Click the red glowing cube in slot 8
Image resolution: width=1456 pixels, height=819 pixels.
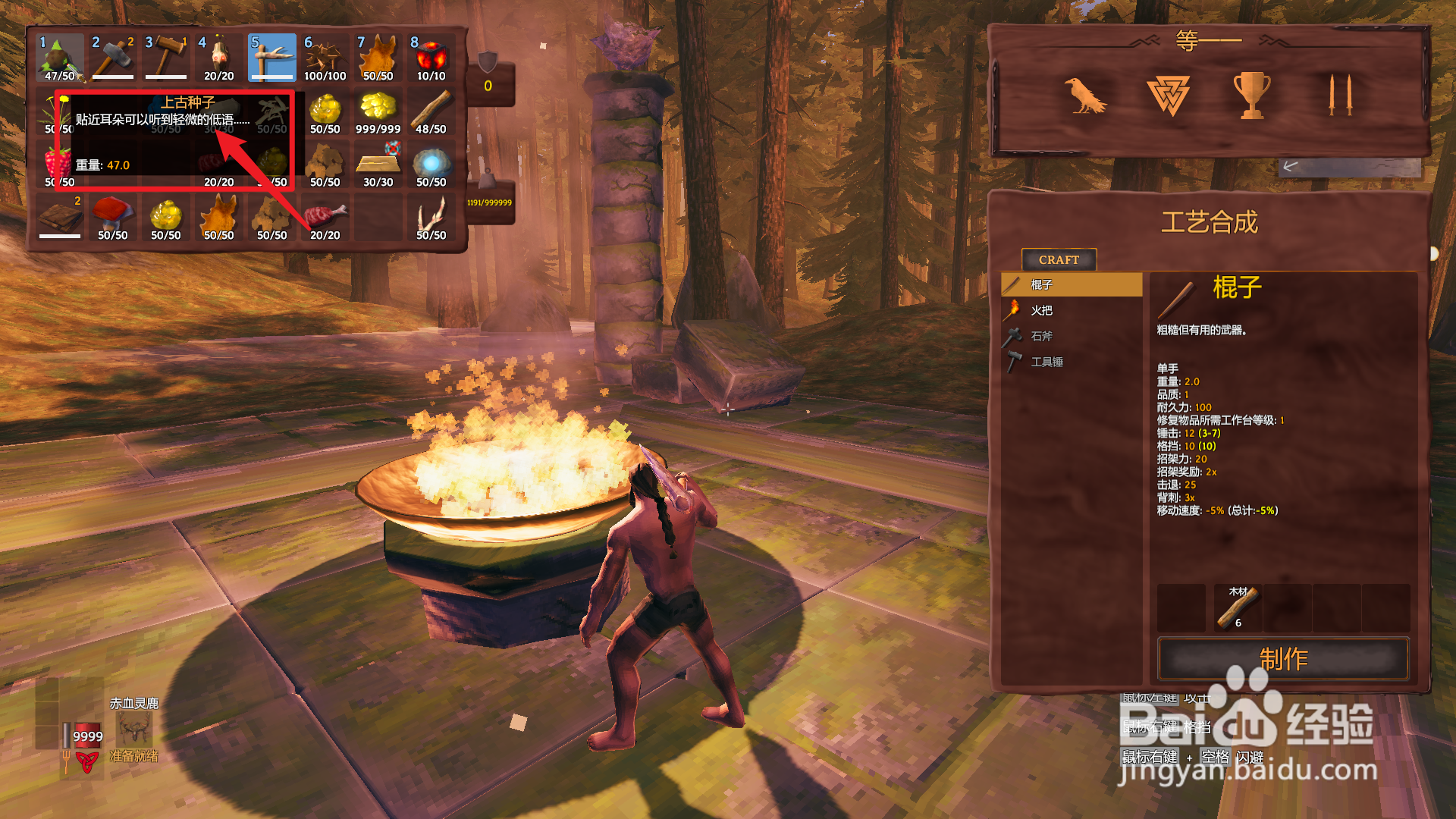point(431,58)
